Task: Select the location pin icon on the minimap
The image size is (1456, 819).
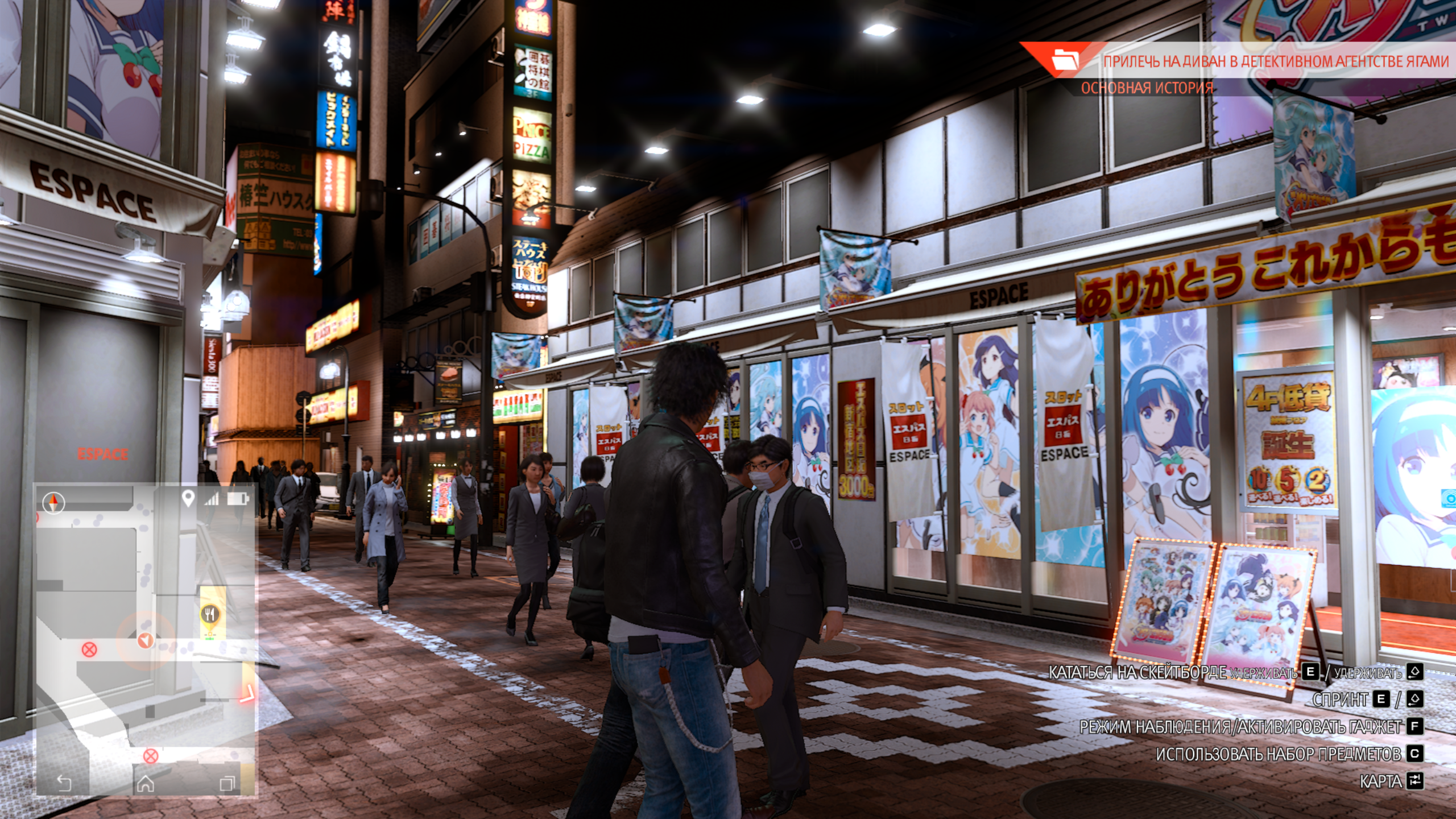Action: coord(188,499)
